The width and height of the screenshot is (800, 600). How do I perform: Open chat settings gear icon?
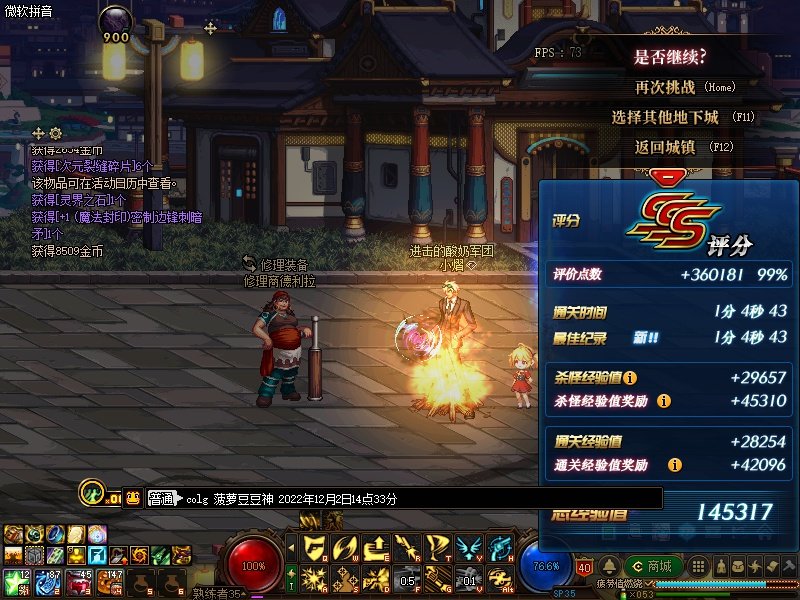tap(55, 133)
